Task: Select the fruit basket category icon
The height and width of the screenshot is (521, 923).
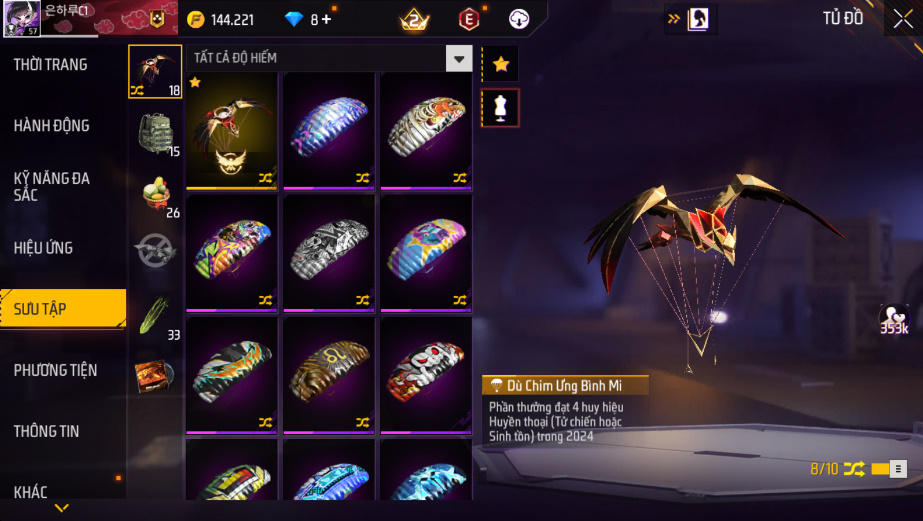Action: 156,193
